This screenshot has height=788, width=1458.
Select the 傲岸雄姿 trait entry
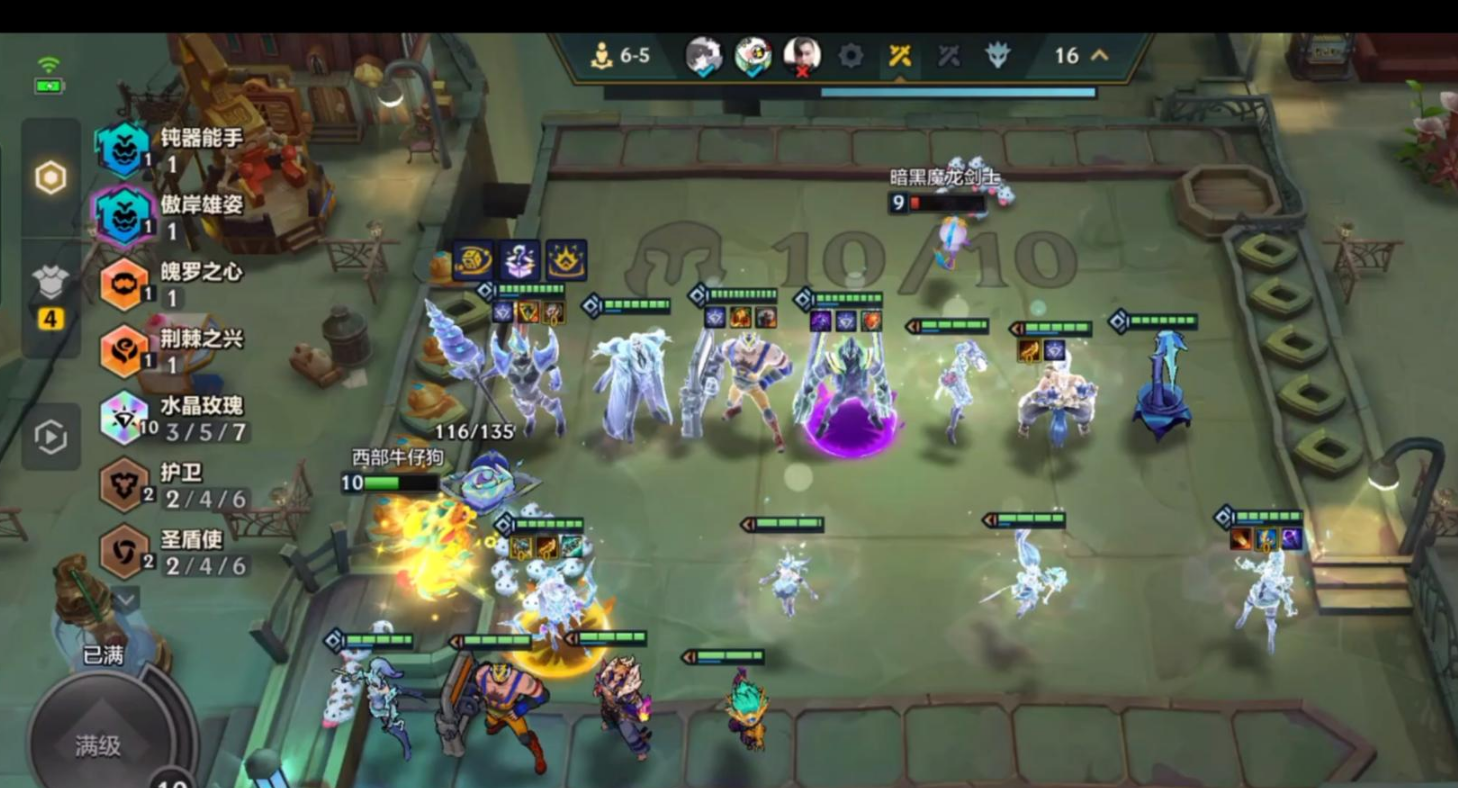click(x=123, y=215)
